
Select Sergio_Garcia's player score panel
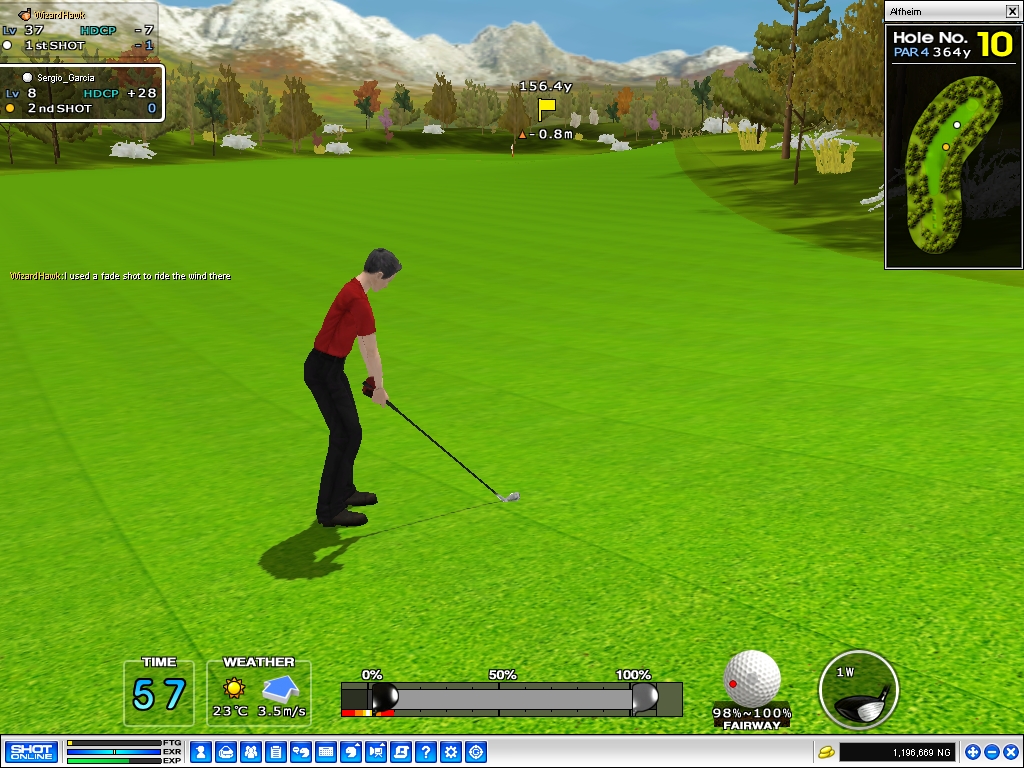82,93
